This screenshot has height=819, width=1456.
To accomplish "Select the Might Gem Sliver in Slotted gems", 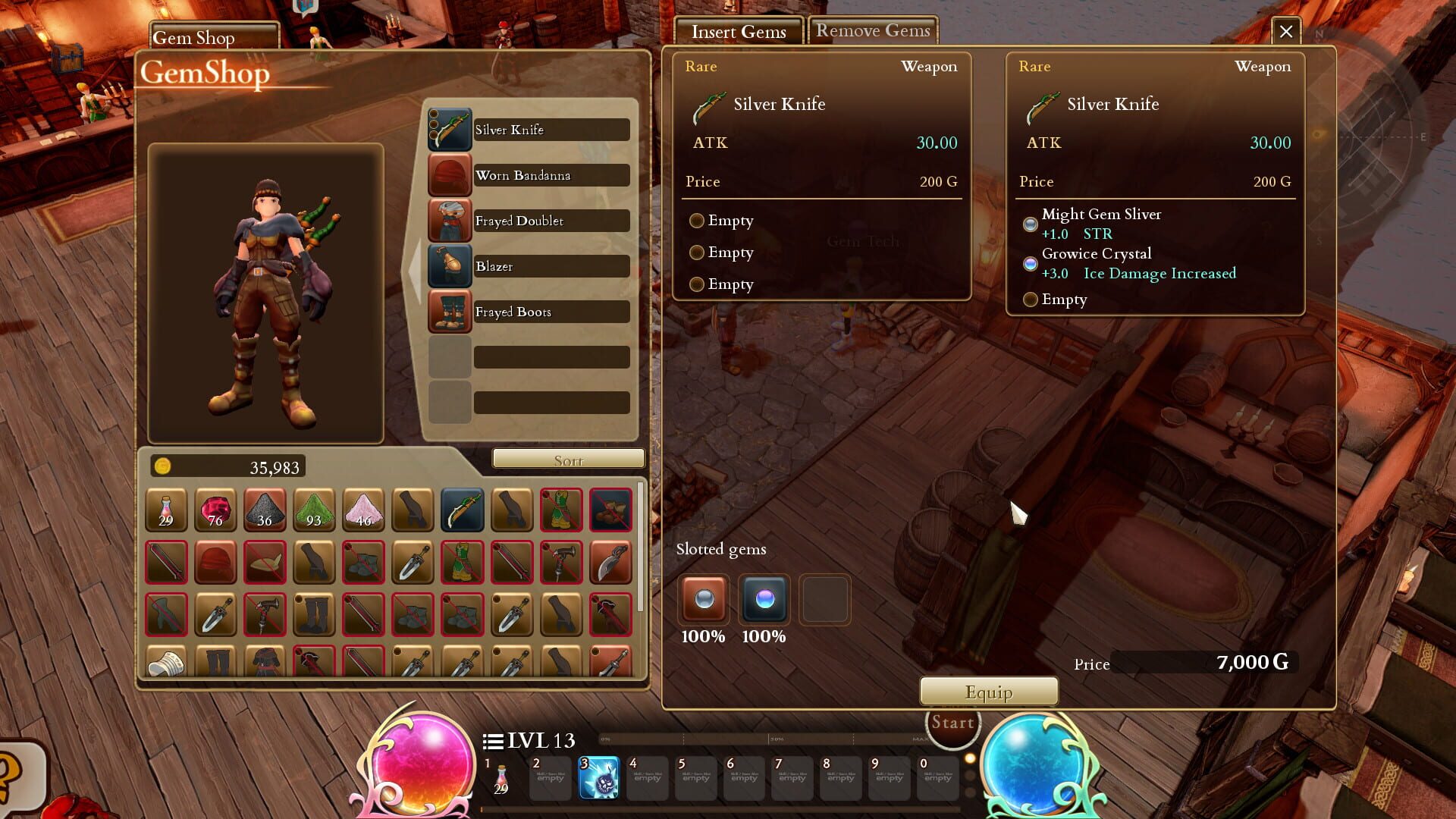I will tap(703, 601).
